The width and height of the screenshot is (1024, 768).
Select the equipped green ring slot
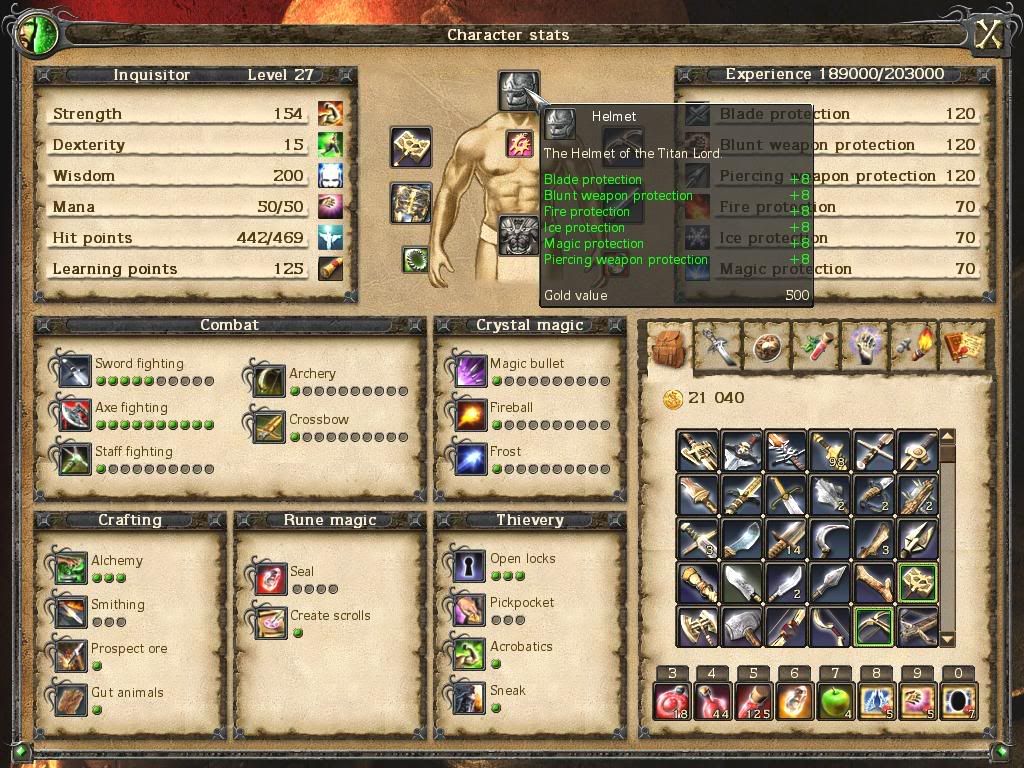tap(415, 260)
